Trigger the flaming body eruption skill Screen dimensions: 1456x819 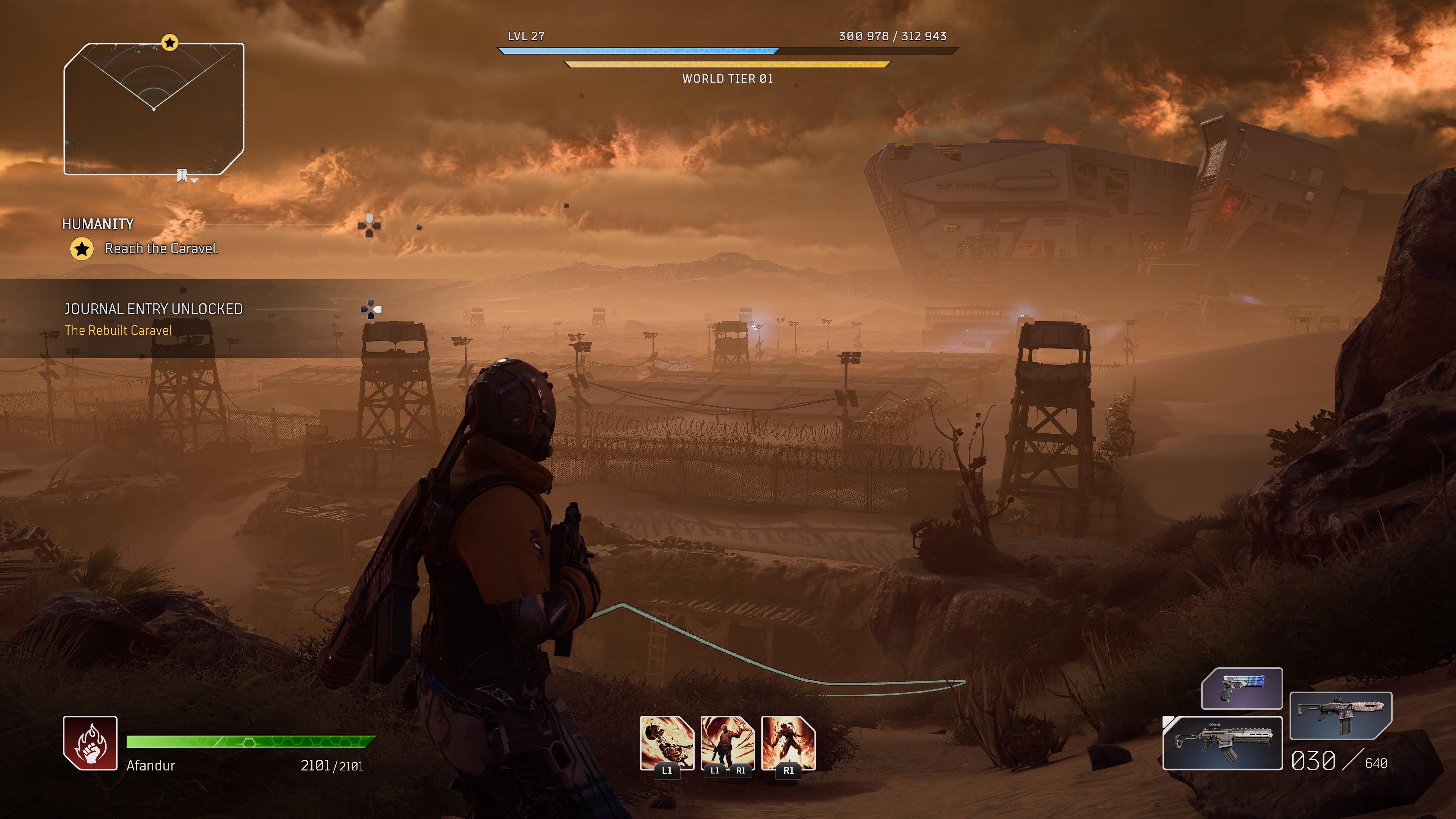pyautogui.click(x=788, y=743)
